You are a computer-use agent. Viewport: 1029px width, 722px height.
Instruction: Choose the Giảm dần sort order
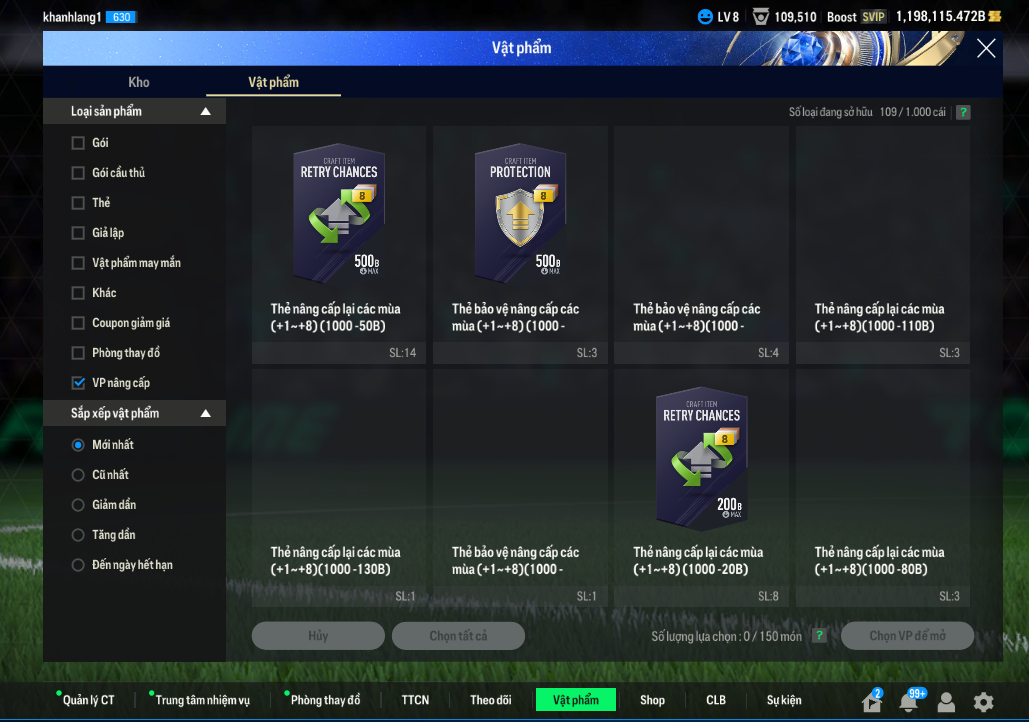coord(78,505)
